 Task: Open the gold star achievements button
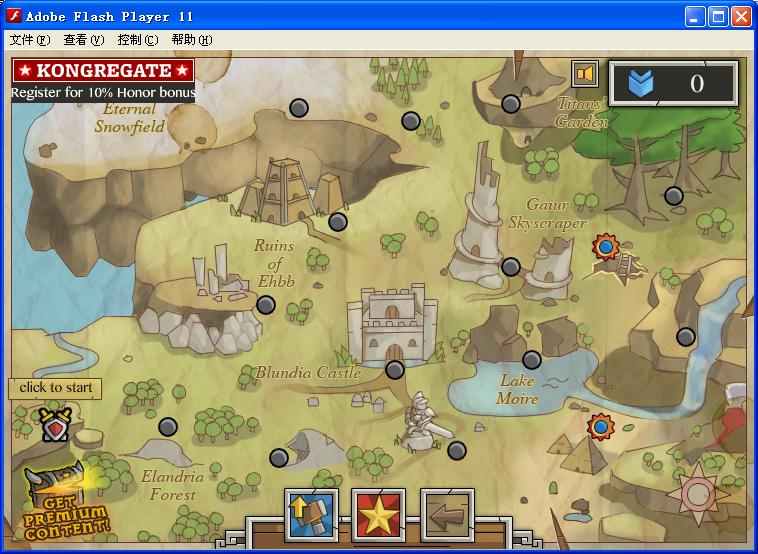pyautogui.click(x=378, y=514)
